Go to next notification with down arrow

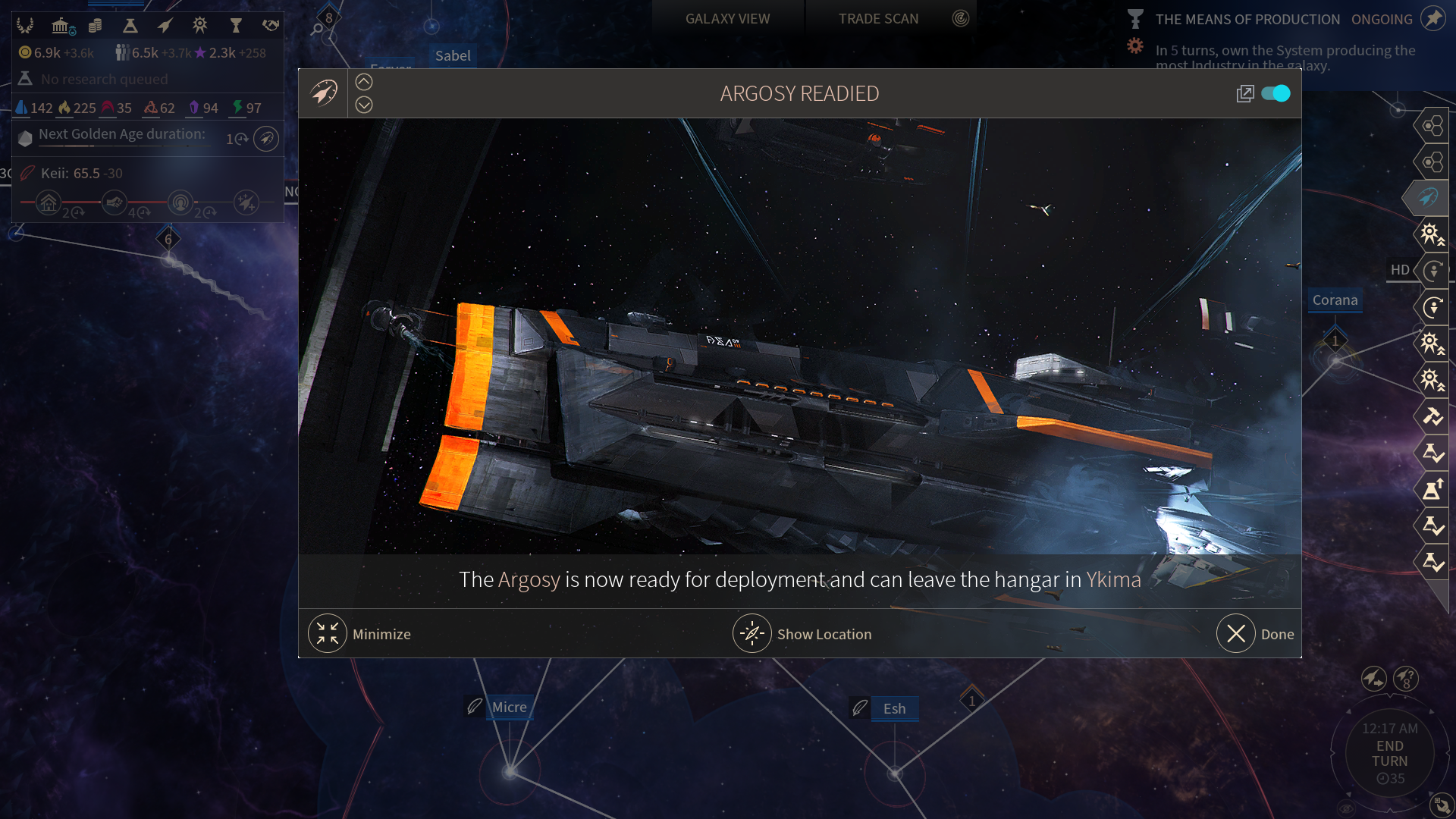[364, 105]
